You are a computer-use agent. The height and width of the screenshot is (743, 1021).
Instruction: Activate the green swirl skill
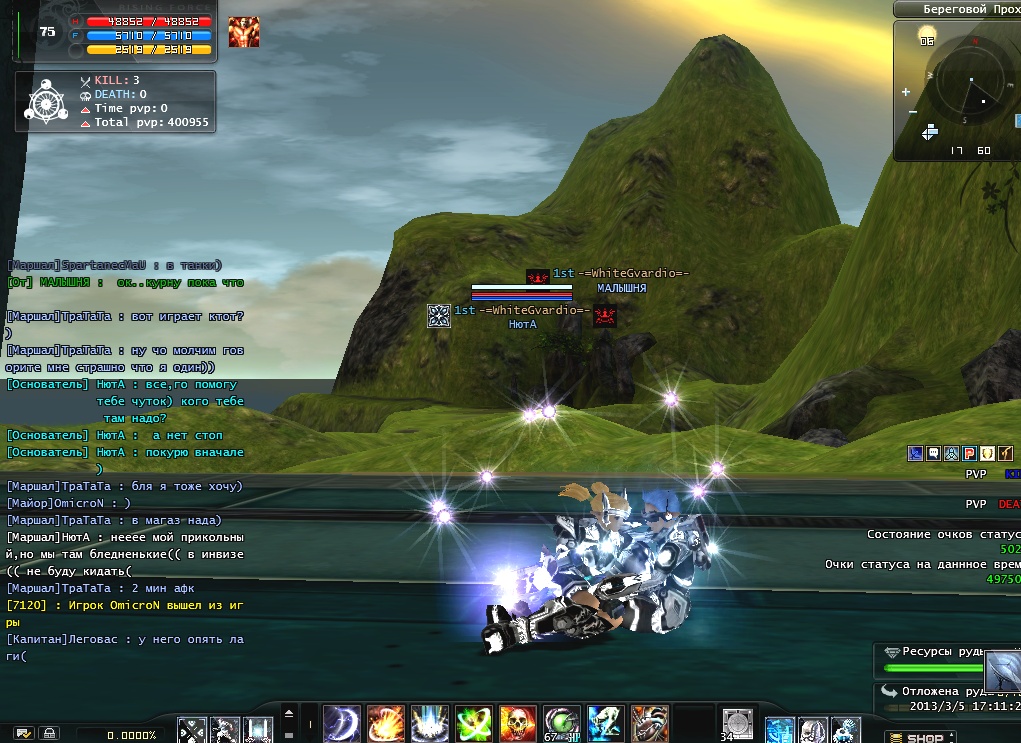(473, 722)
